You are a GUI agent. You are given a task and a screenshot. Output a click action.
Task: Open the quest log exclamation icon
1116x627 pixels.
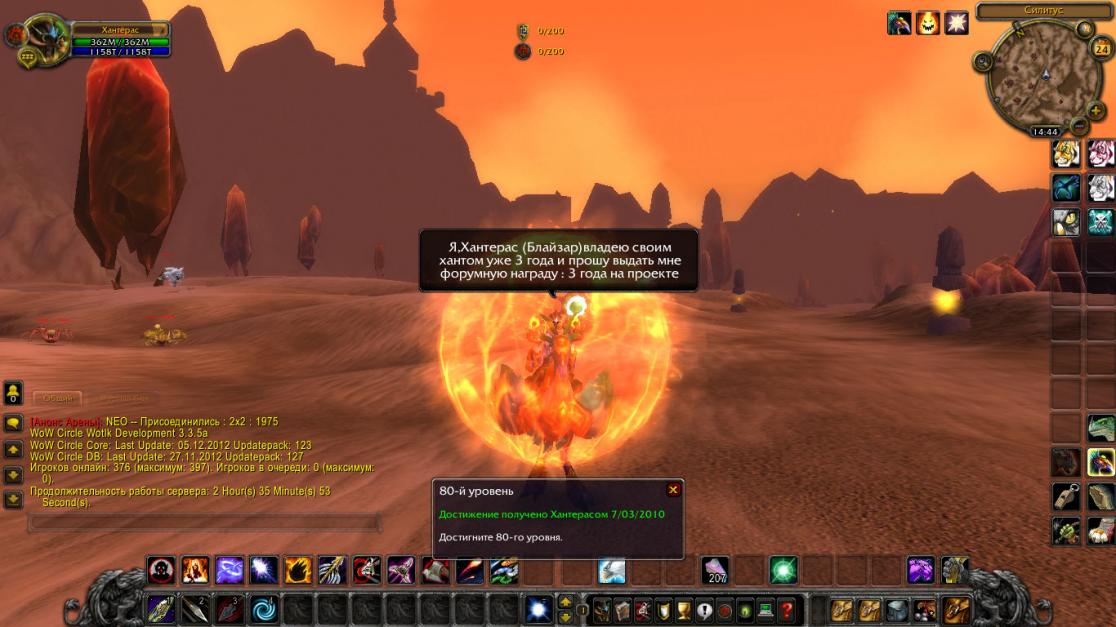pos(704,609)
